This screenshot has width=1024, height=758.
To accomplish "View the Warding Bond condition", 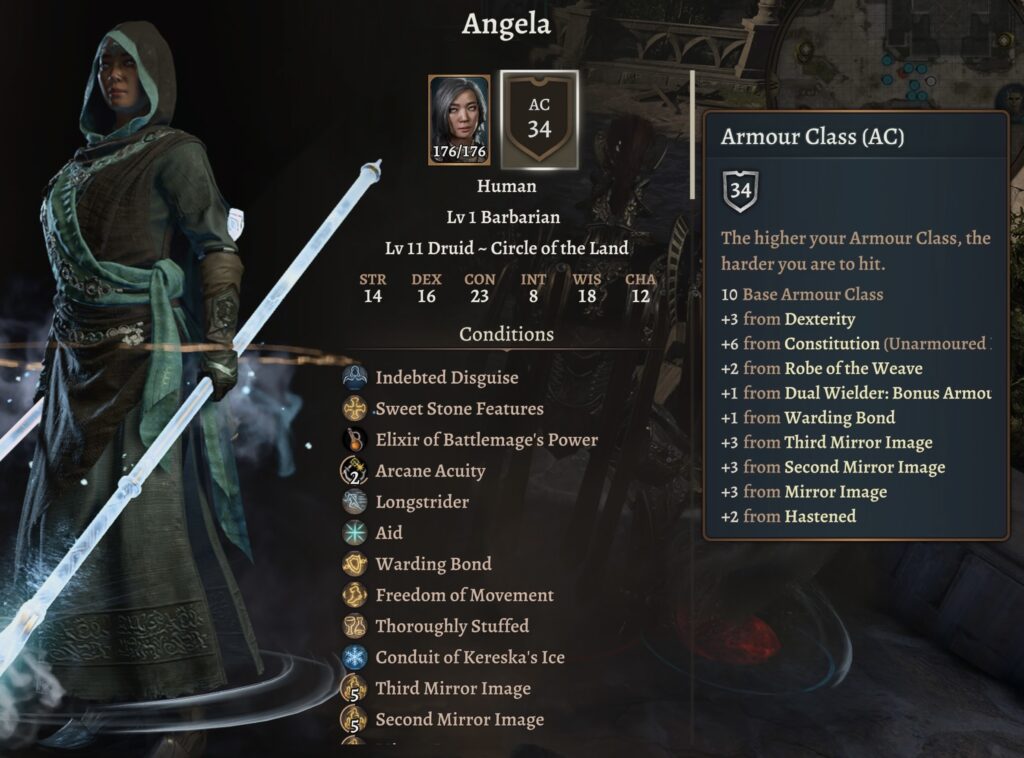I will [433, 564].
